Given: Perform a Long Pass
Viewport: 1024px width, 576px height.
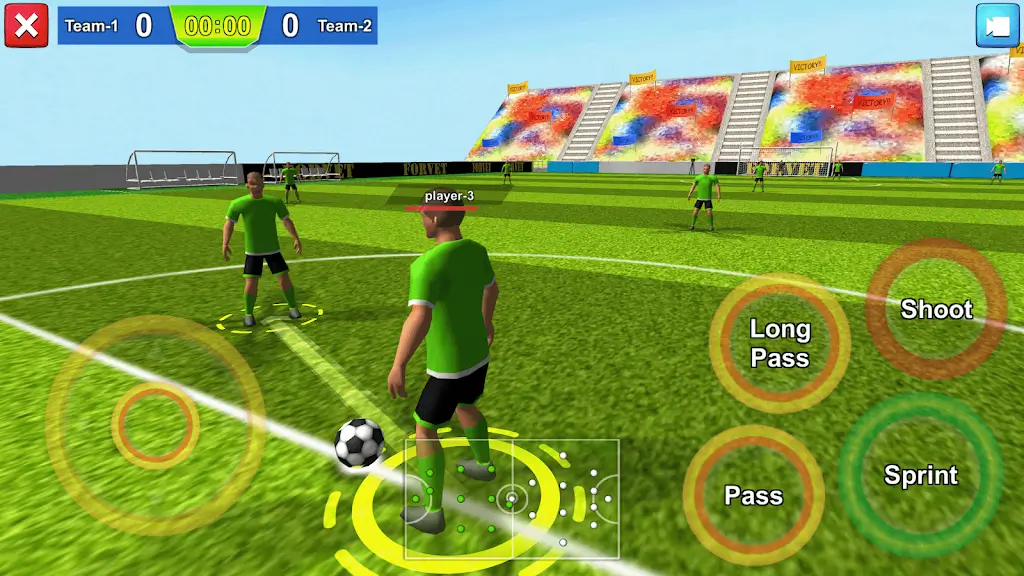Looking at the screenshot, I should [780, 343].
